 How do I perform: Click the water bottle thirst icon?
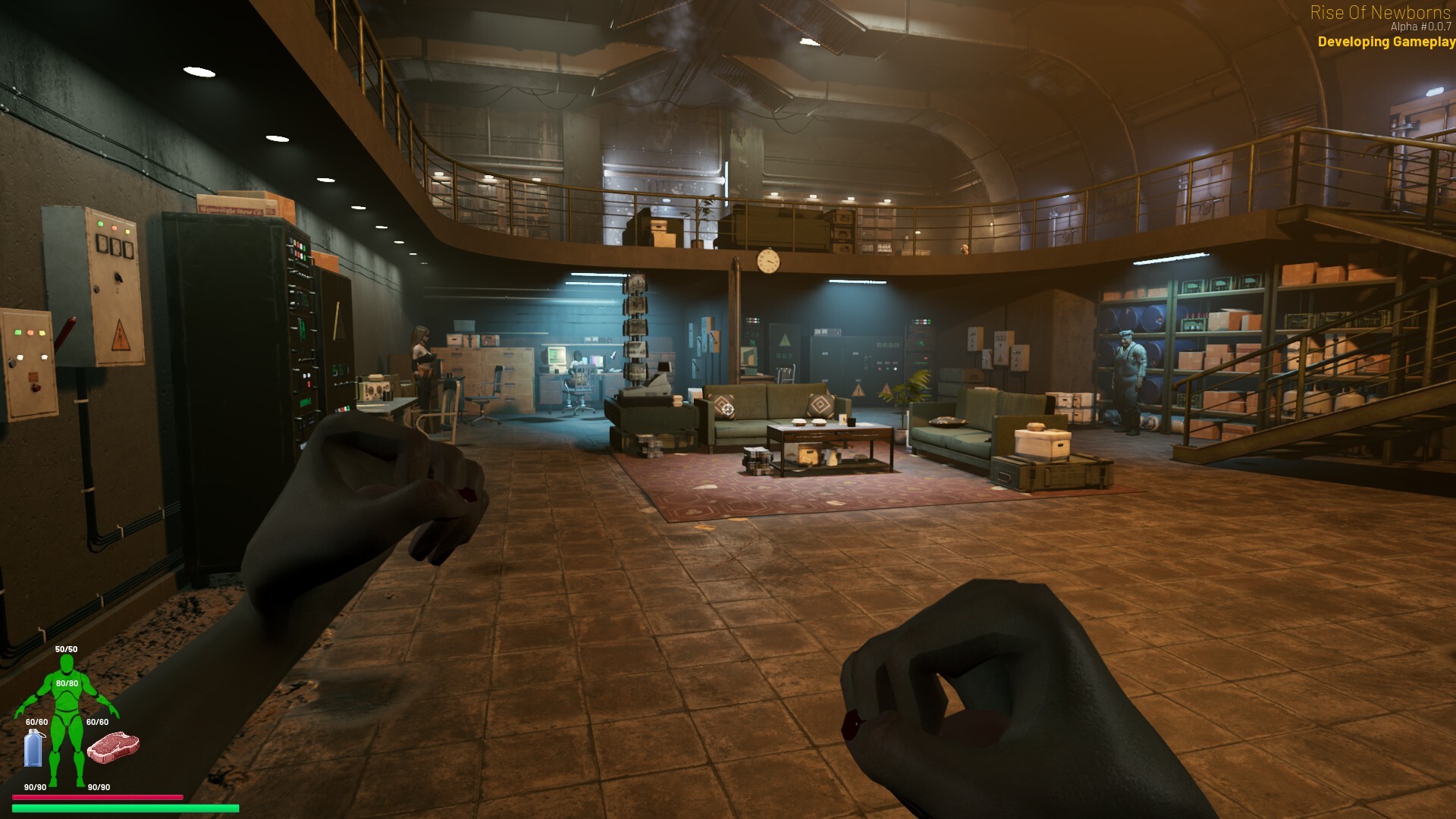click(x=34, y=748)
